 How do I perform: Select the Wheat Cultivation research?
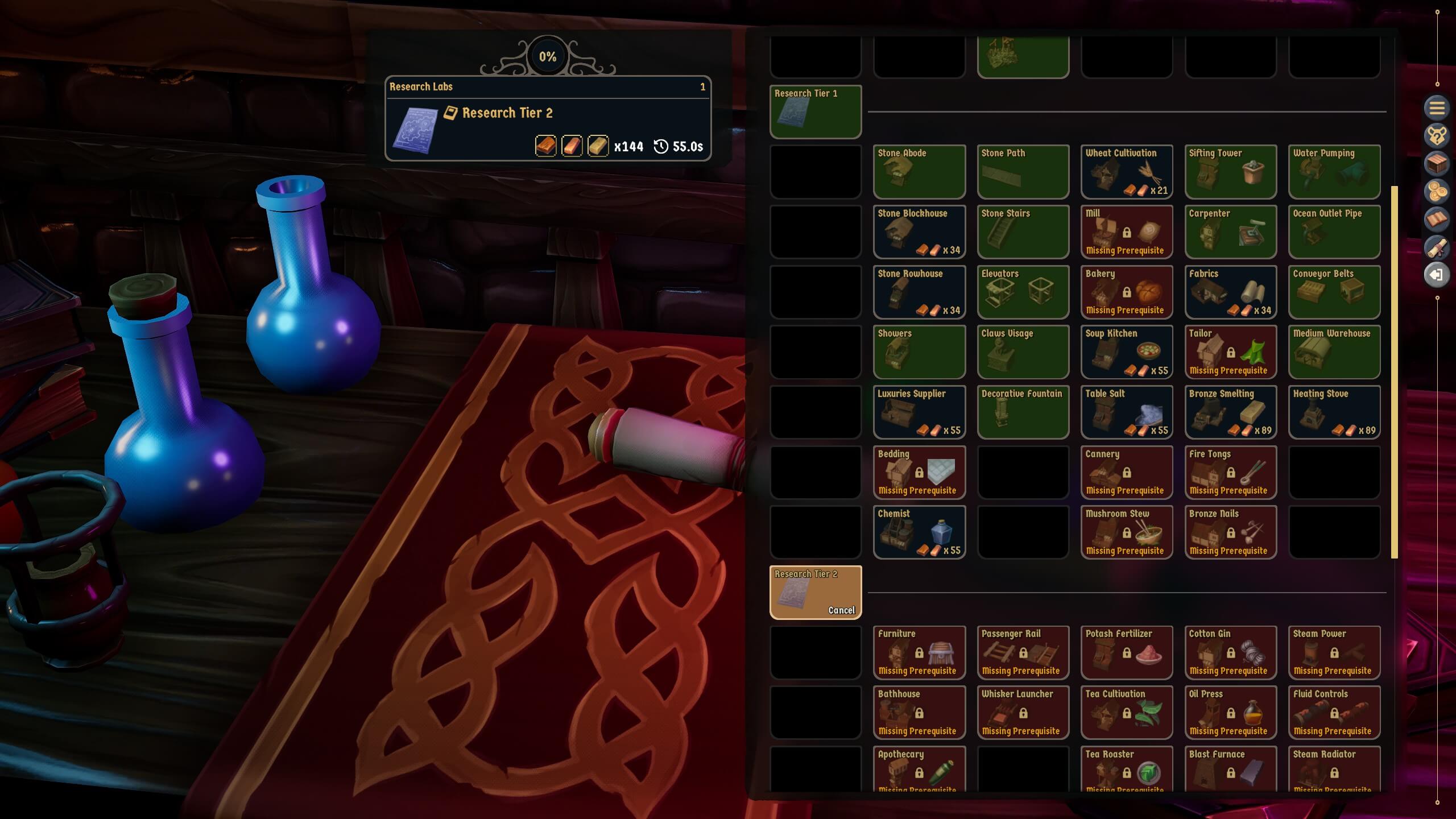coord(1126,171)
